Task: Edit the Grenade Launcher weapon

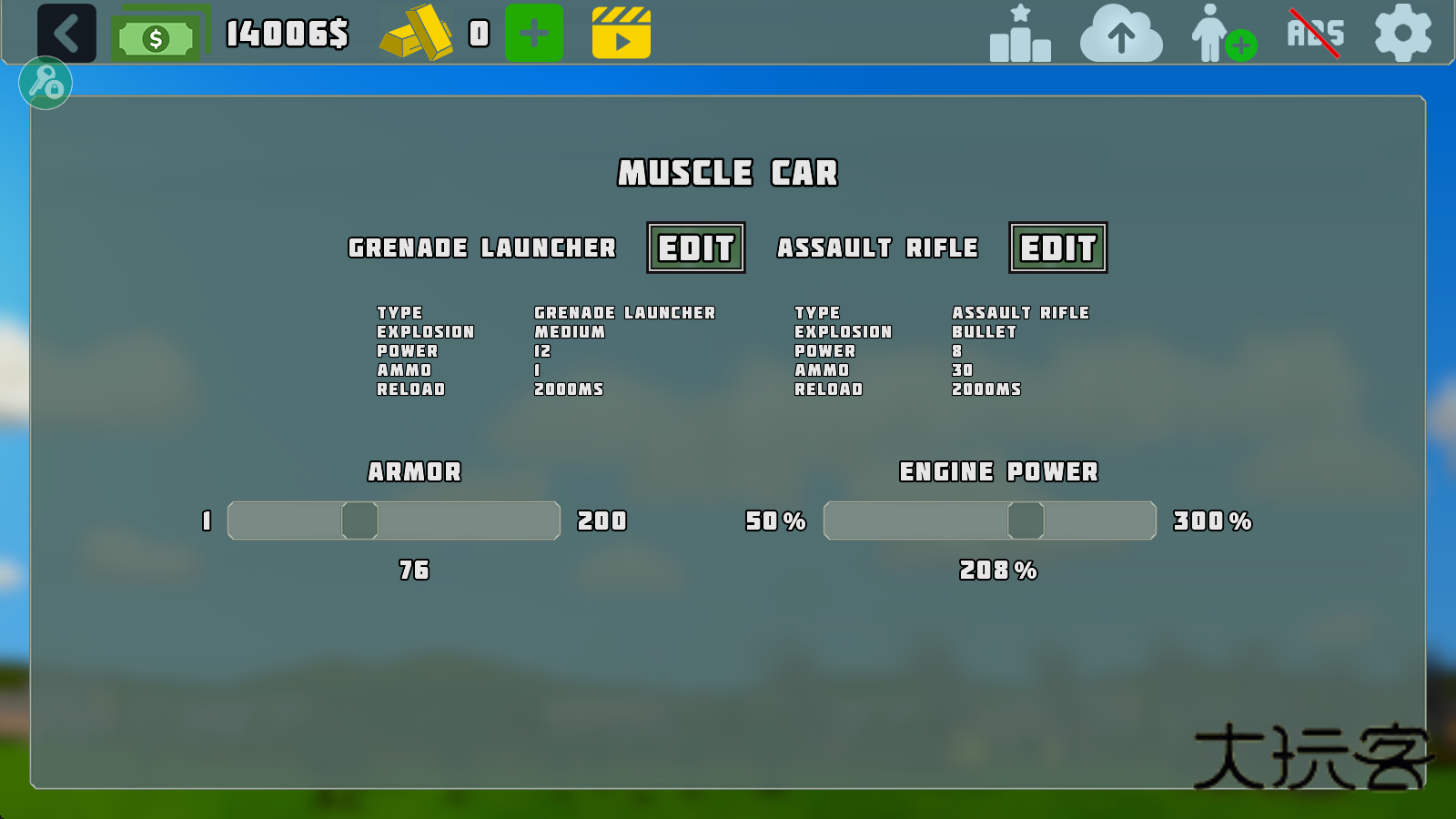Action: [x=696, y=248]
